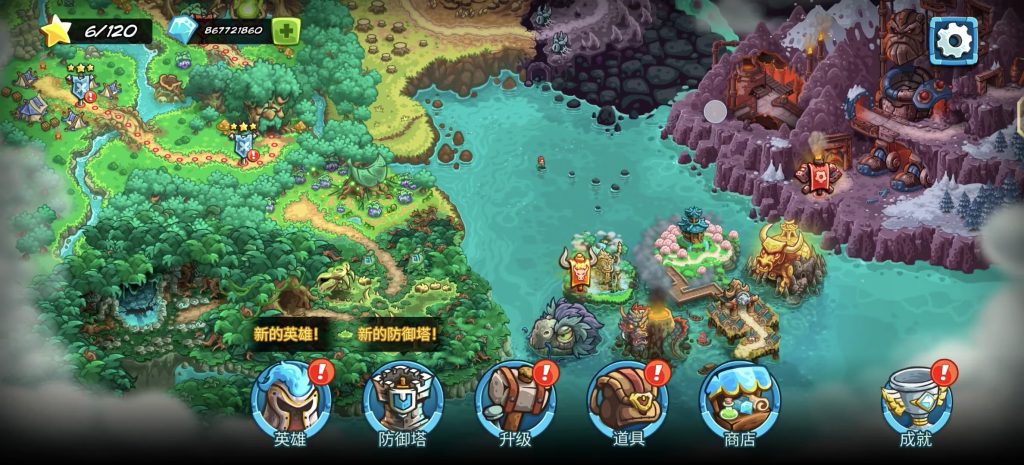View the 成就 achievements trophy
Screen dimensions: 1024x465
tap(915, 400)
